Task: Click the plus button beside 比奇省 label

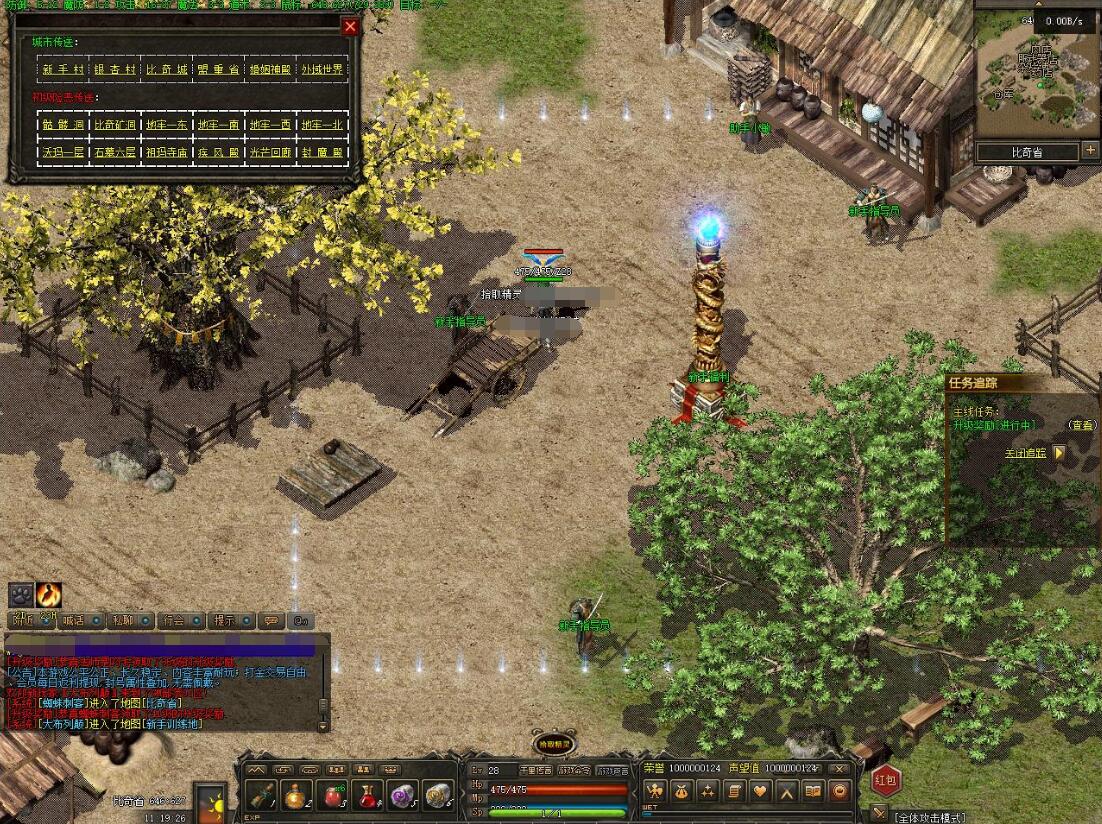Action: pyautogui.click(x=1089, y=151)
